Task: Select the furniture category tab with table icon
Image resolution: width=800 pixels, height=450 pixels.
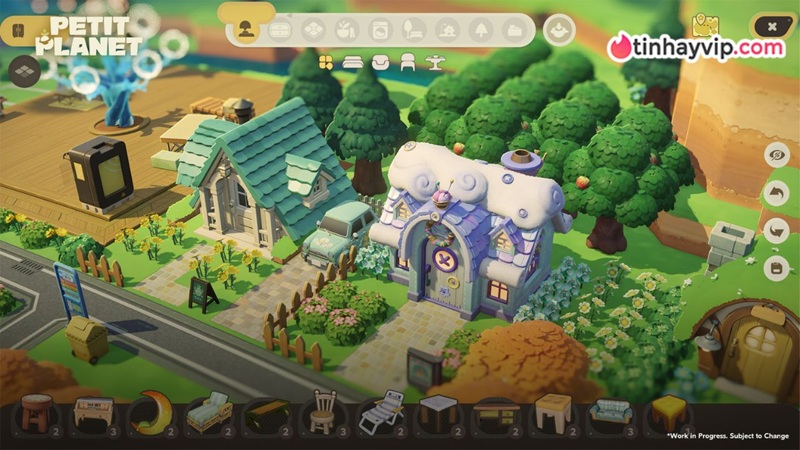Action: [x=280, y=29]
